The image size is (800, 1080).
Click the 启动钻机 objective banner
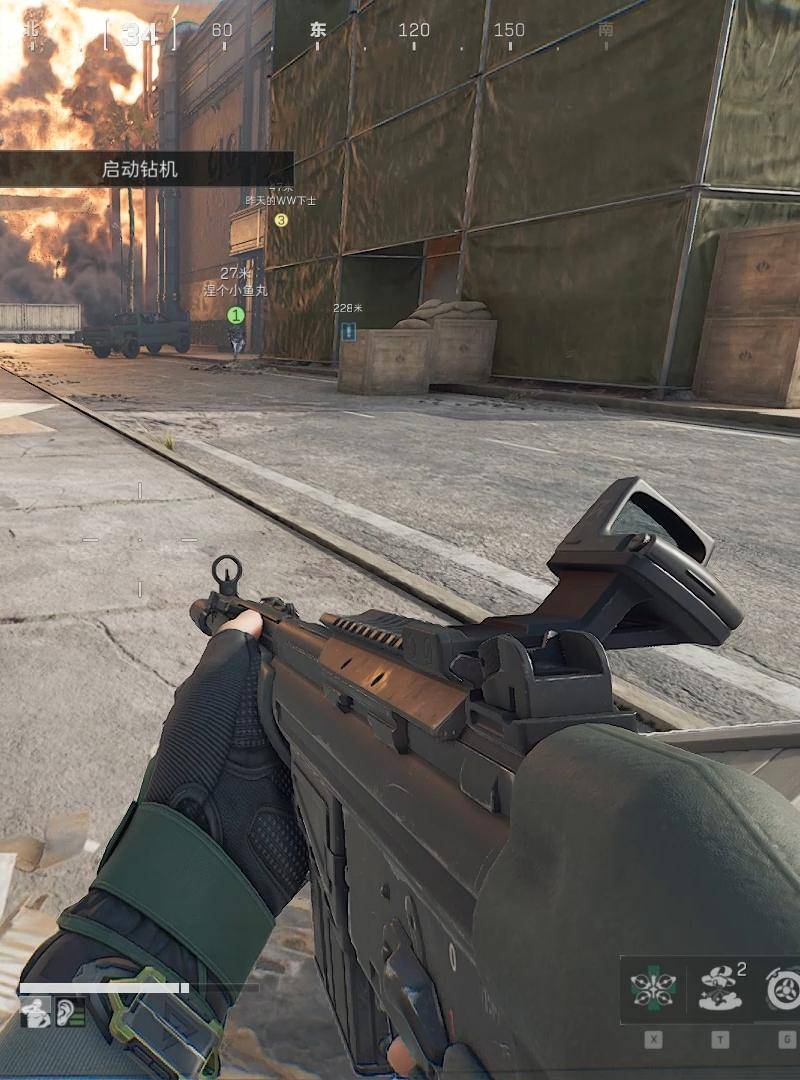[140, 169]
